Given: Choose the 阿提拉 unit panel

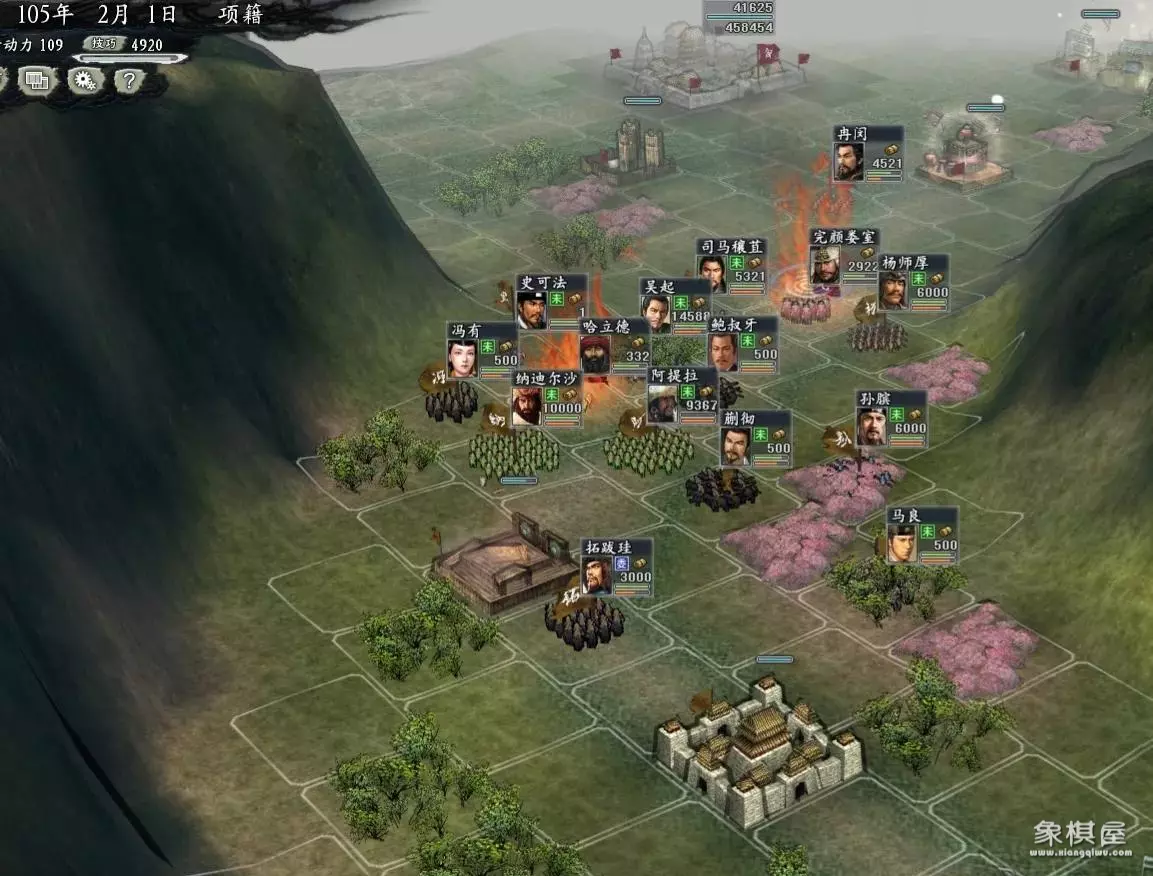Looking at the screenshot, I should [x=682, y=395].
